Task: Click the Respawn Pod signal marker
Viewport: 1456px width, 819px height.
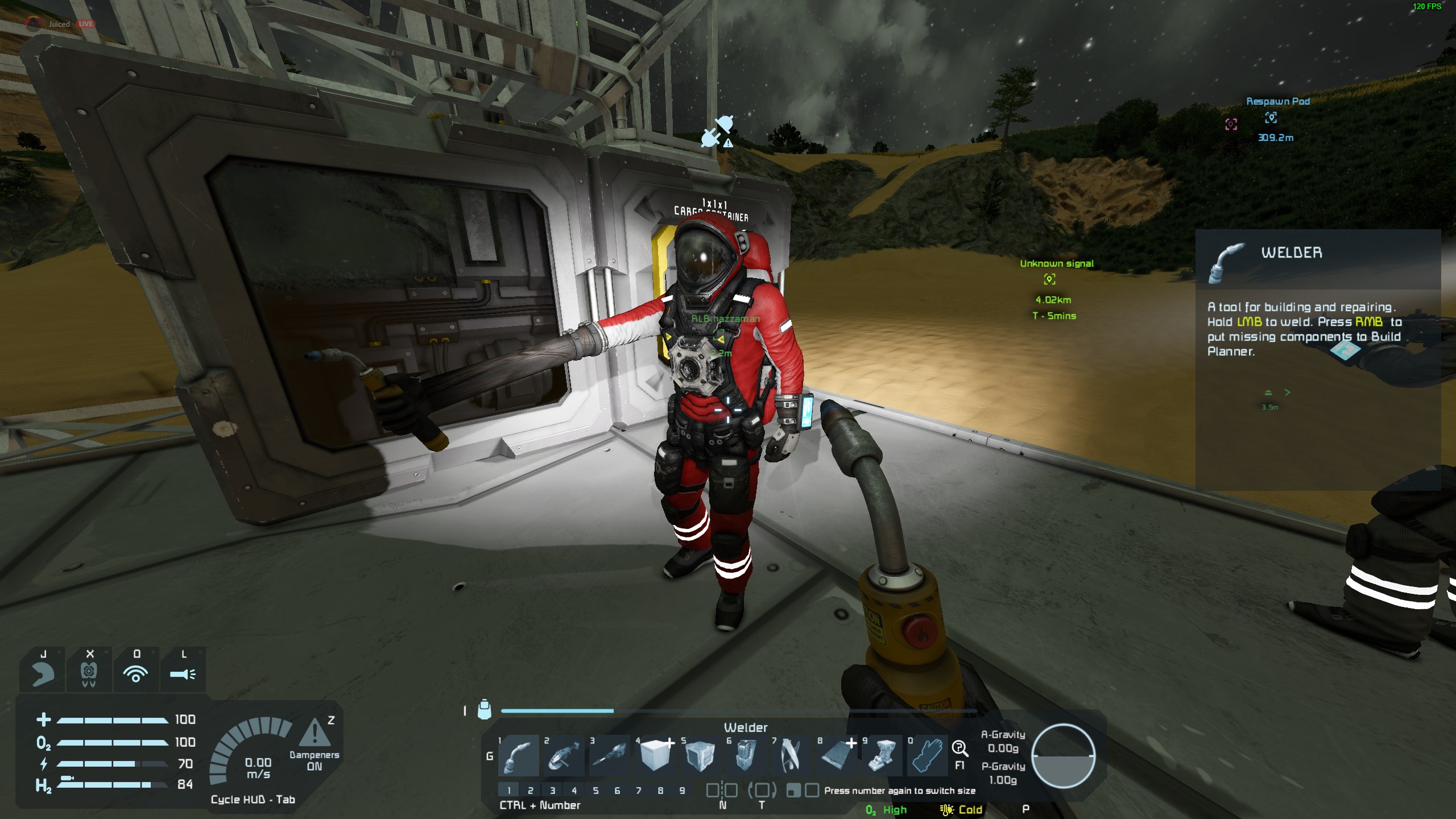Action: tap(1271, 118)
